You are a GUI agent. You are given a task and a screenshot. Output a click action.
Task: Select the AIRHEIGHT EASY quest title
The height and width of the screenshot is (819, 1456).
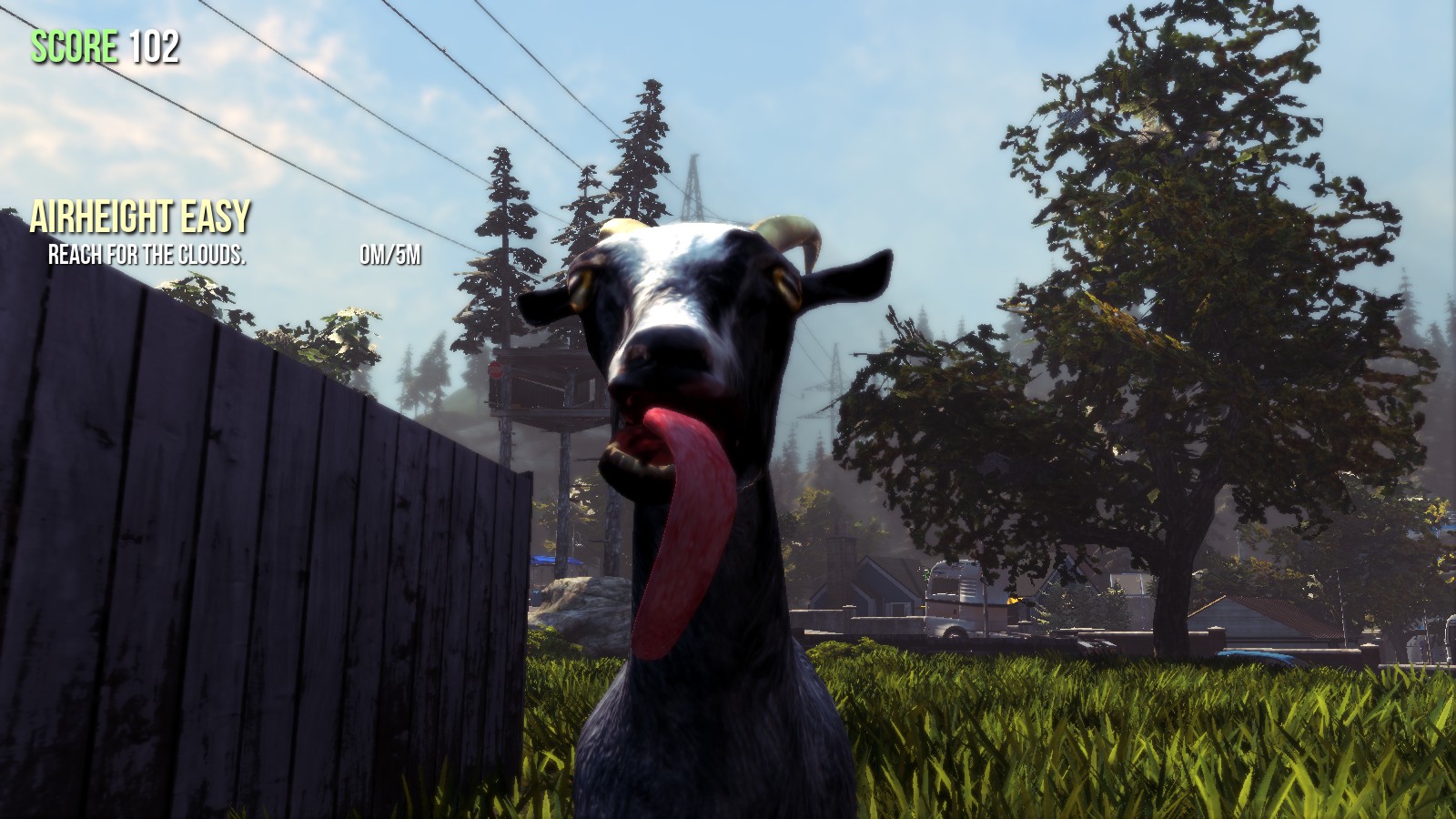pos(140,216)
